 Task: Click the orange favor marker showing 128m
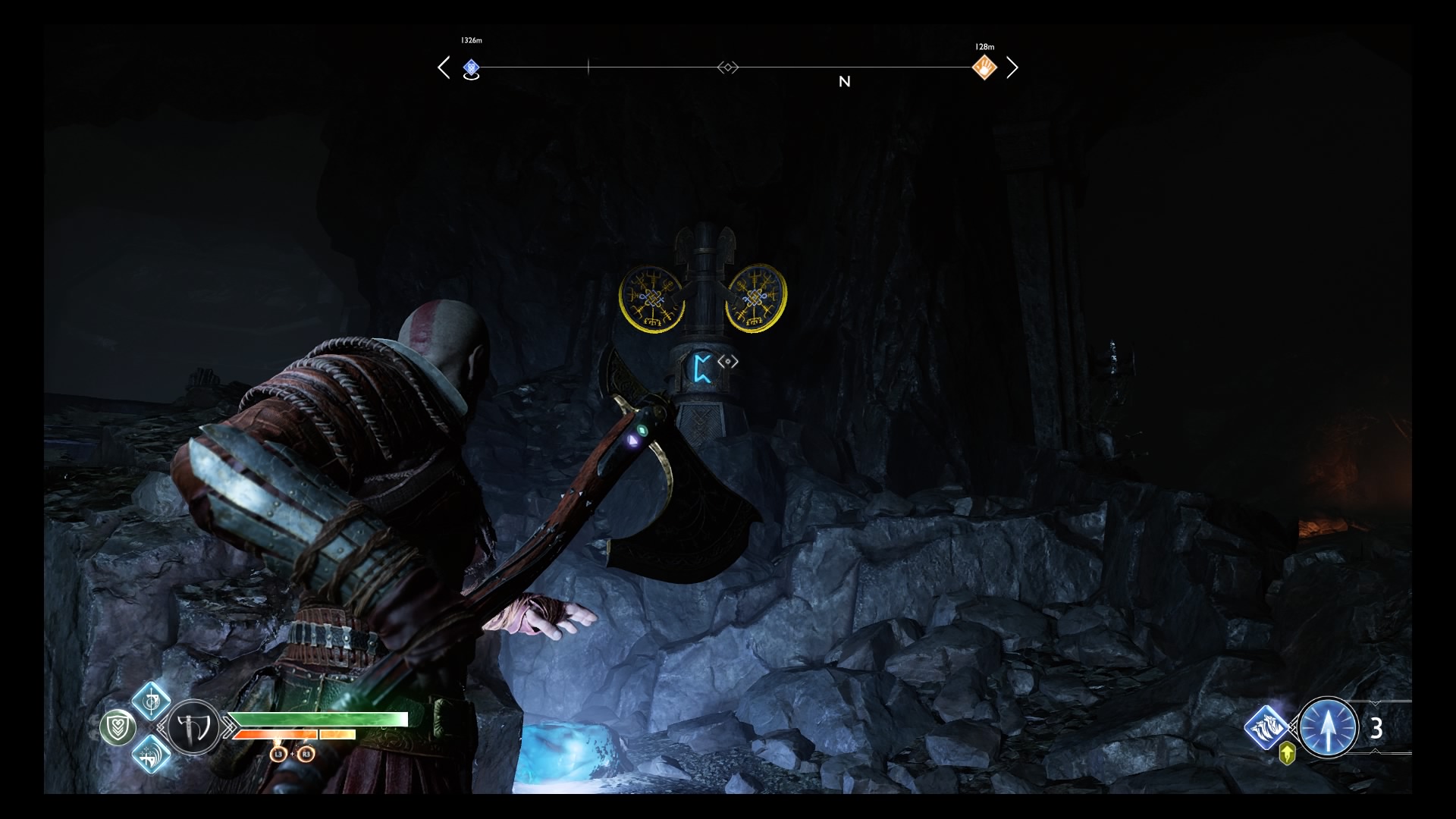[x=984, y=67]
